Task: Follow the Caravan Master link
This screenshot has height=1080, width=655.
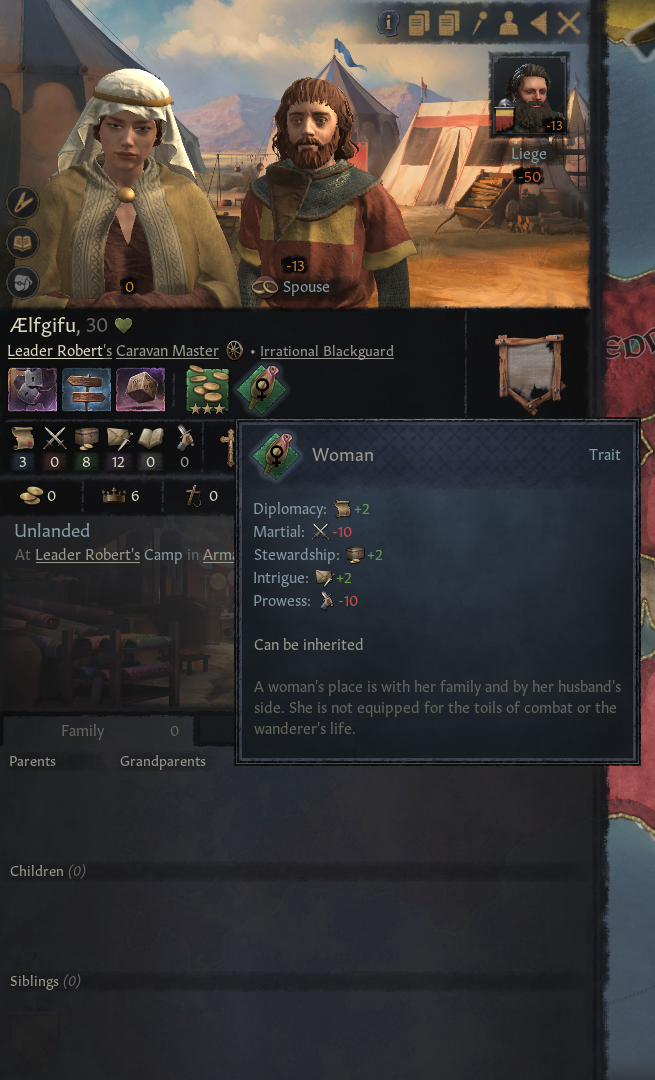Action: (x=167, y=351)
